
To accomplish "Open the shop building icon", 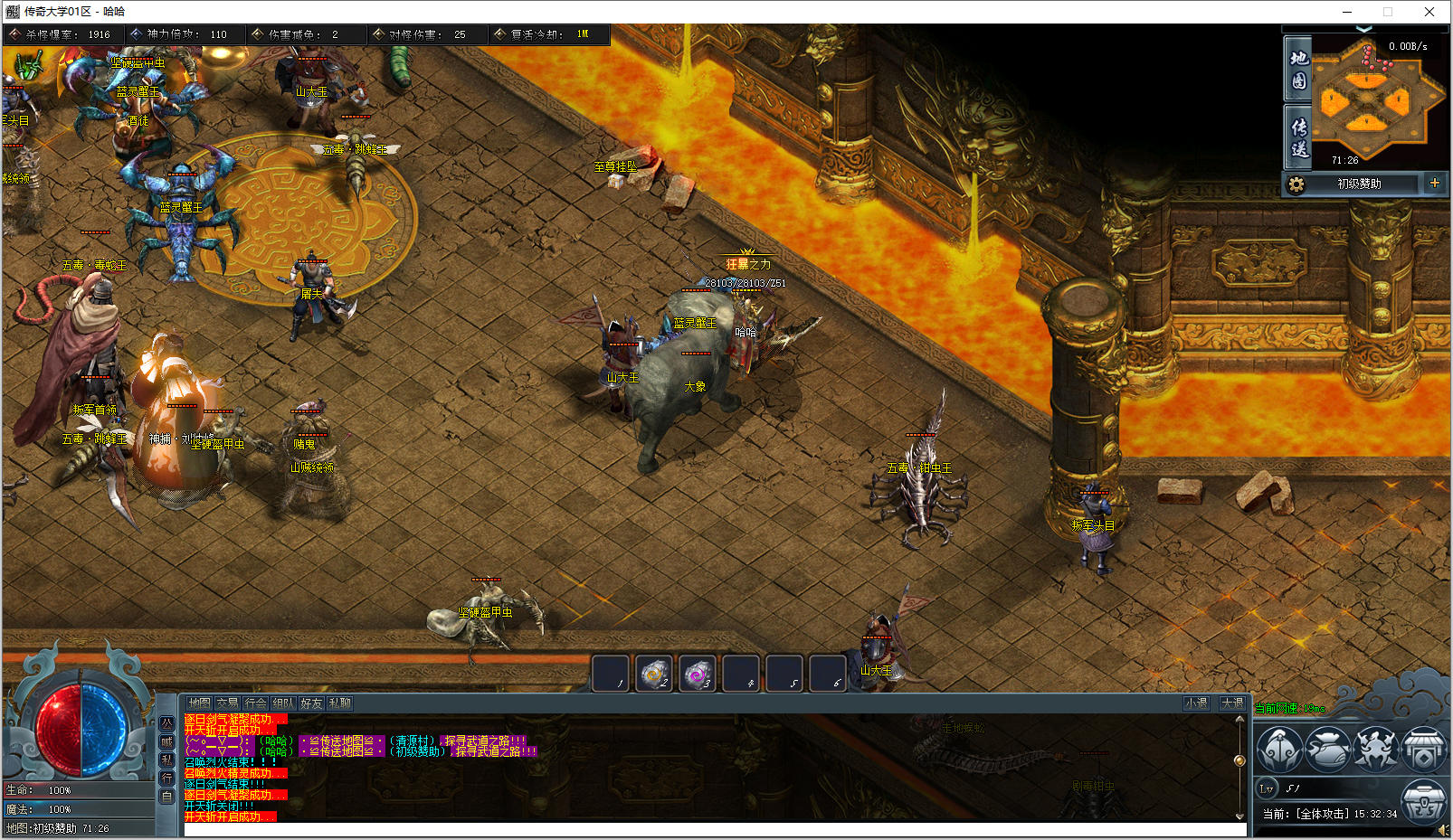I will (x=1424, y=748).
